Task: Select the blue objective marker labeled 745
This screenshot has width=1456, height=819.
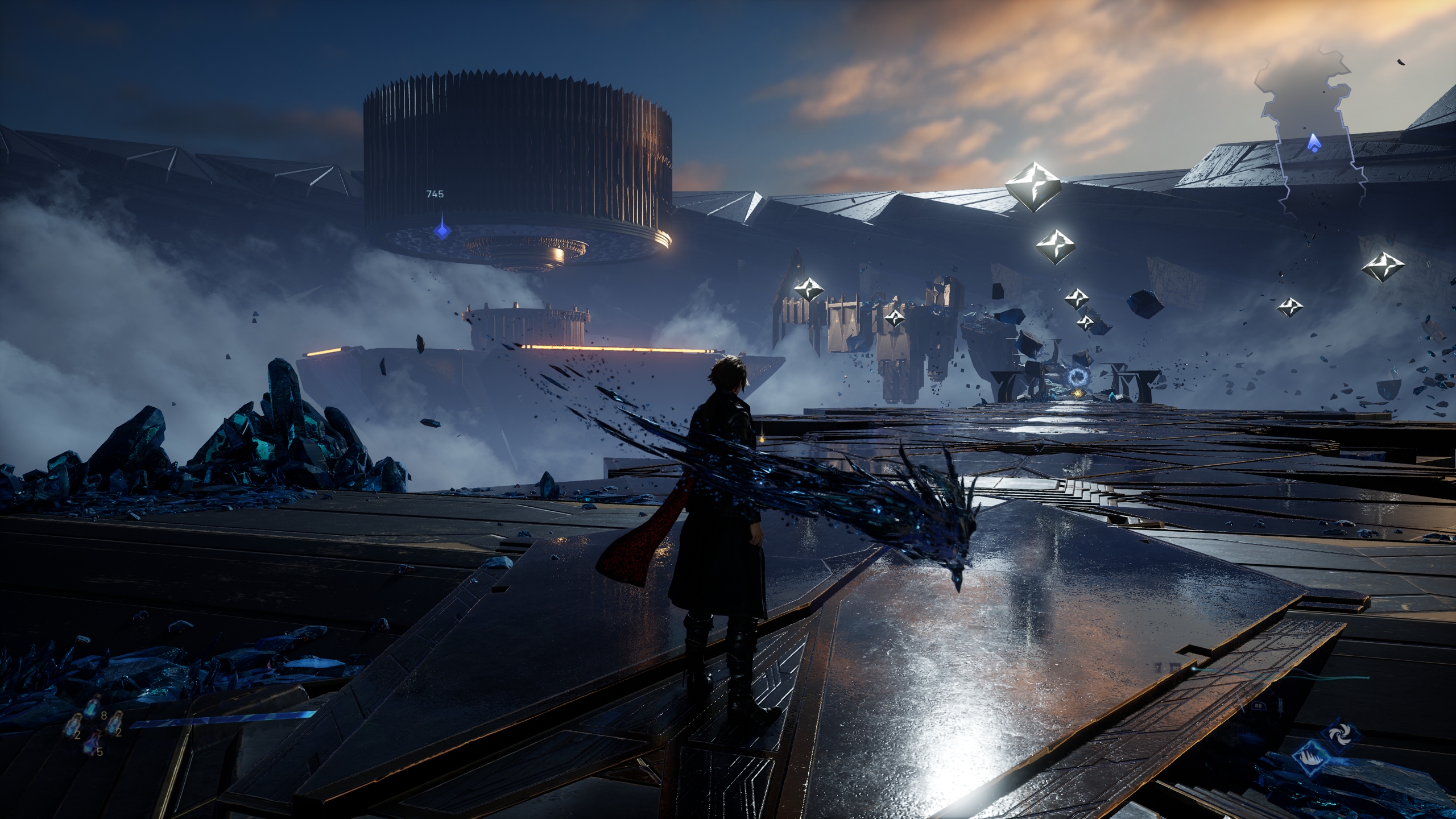Action: click(442, 230)
